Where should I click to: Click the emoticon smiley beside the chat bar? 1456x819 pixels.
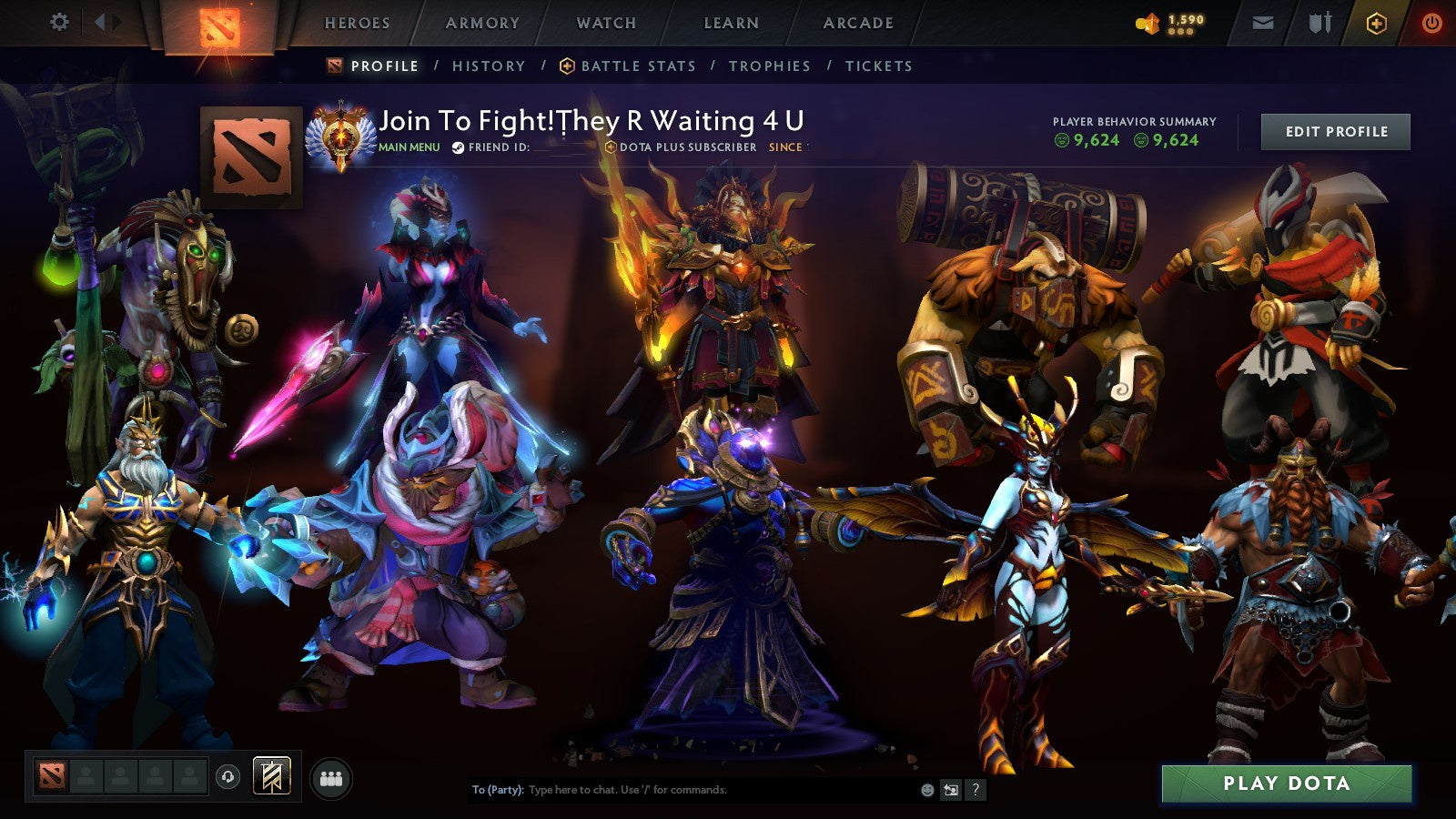927,789
